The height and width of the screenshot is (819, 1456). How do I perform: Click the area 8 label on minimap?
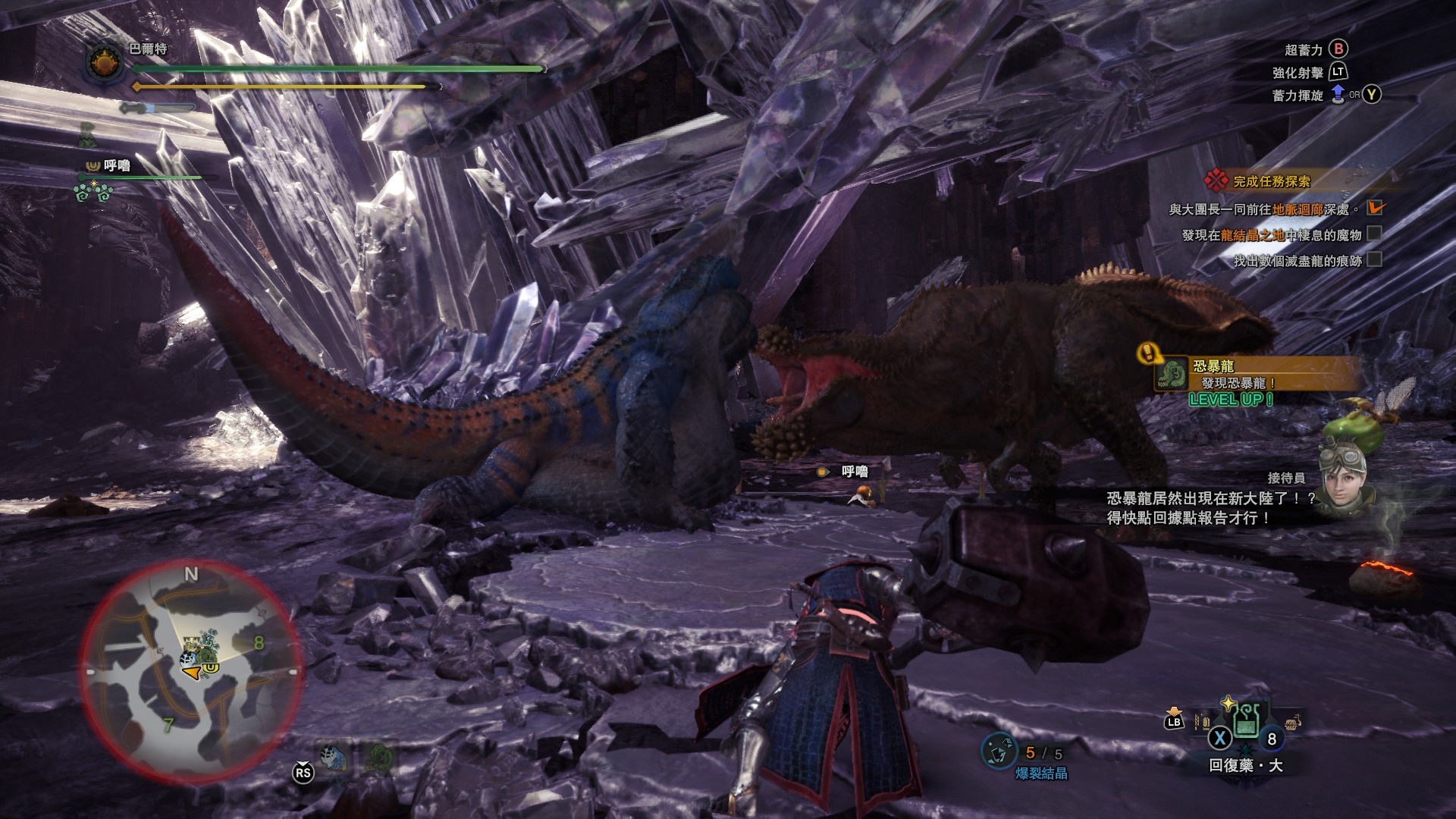coord(259,643)
